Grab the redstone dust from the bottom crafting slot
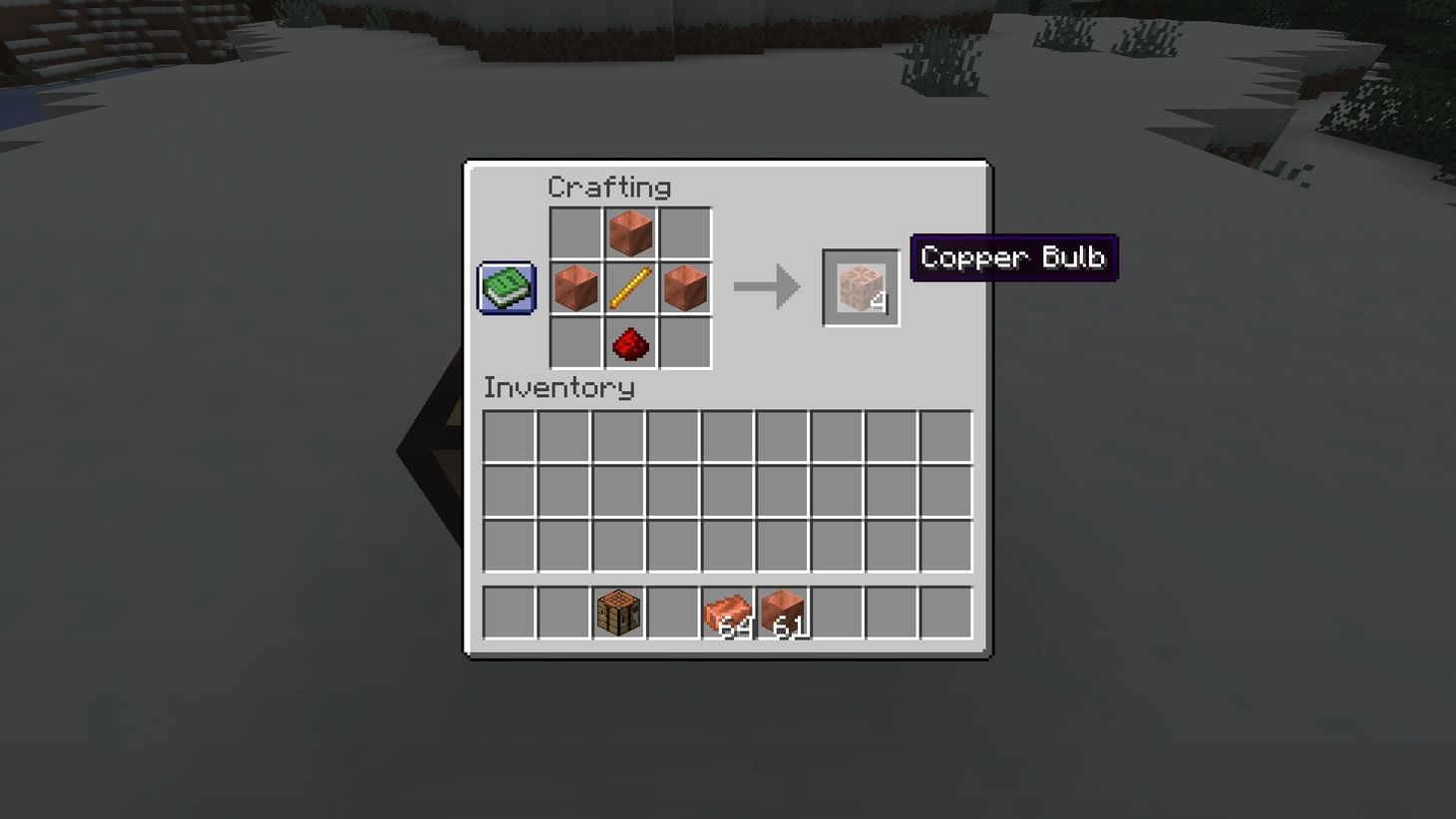 [630, 343]
